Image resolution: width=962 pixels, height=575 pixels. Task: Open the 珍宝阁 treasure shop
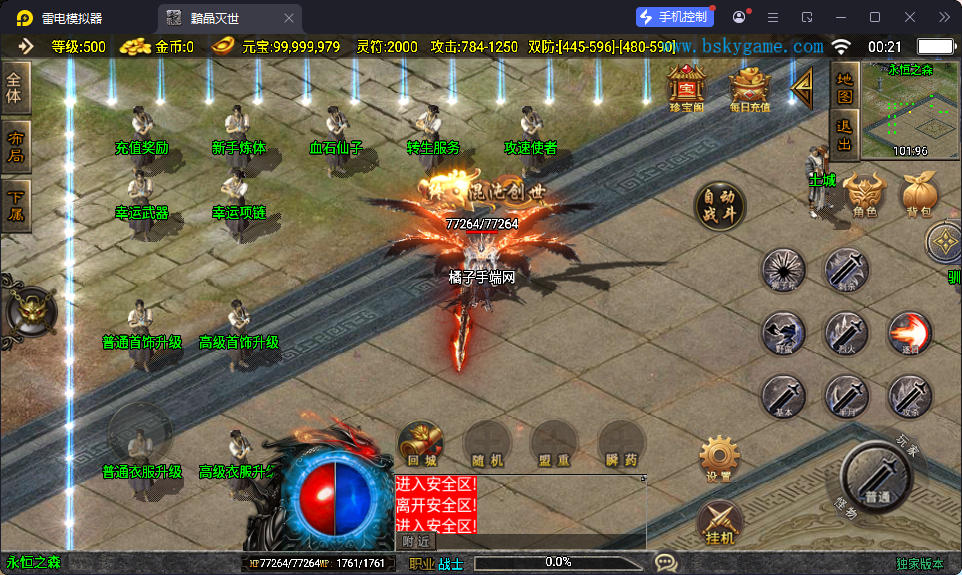click(687, 88)
